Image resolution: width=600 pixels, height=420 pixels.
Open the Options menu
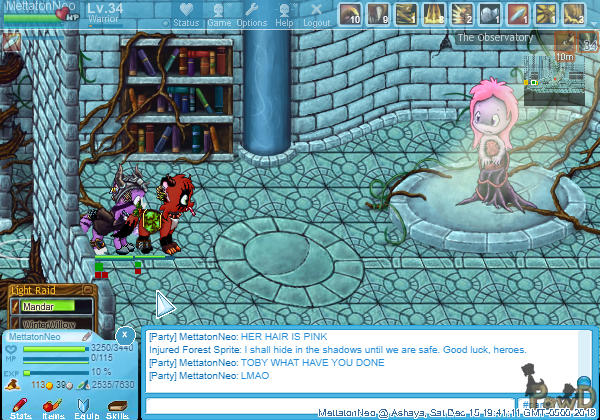[251, 15]
